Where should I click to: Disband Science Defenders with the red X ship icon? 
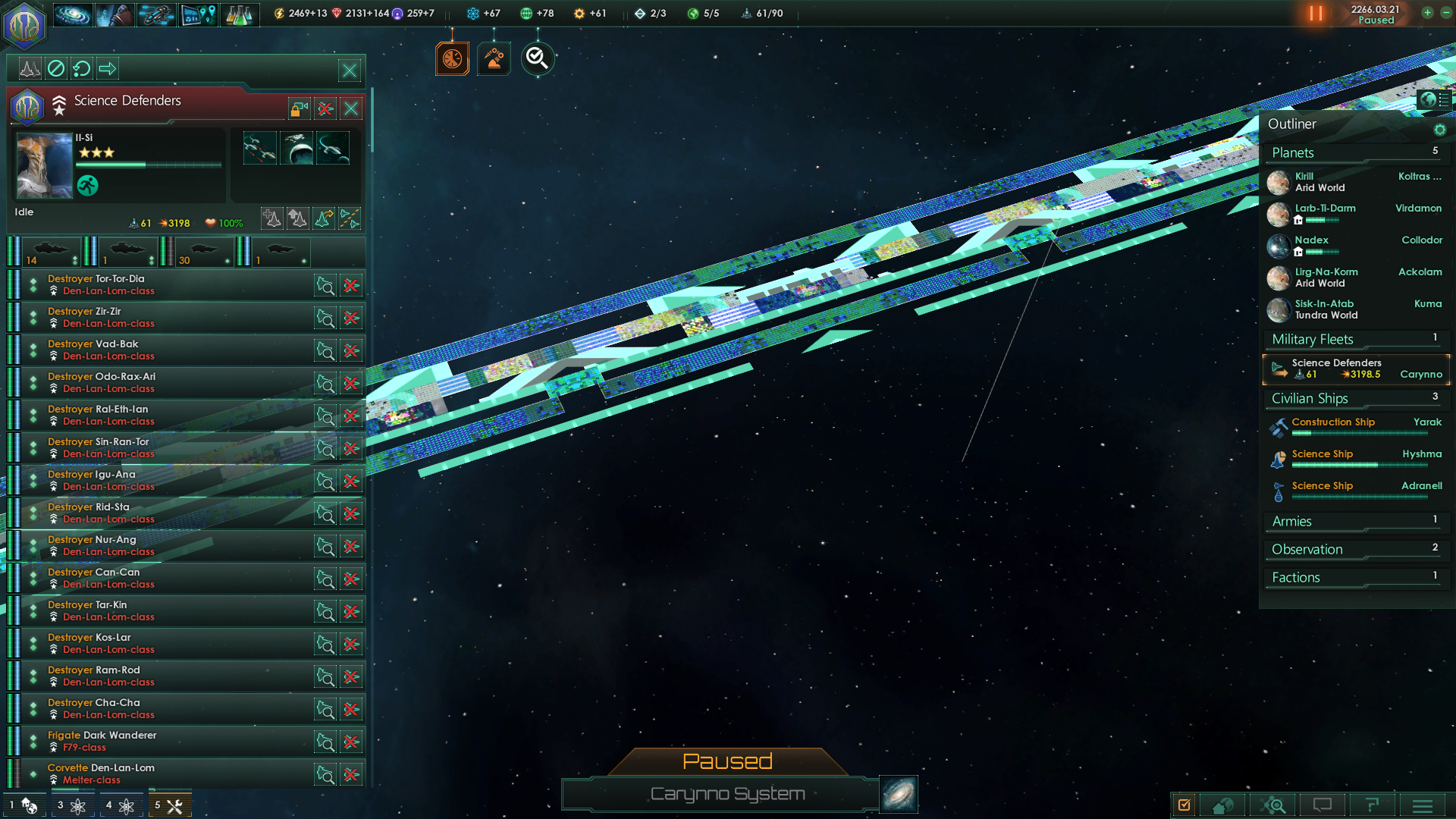[325, 108]
